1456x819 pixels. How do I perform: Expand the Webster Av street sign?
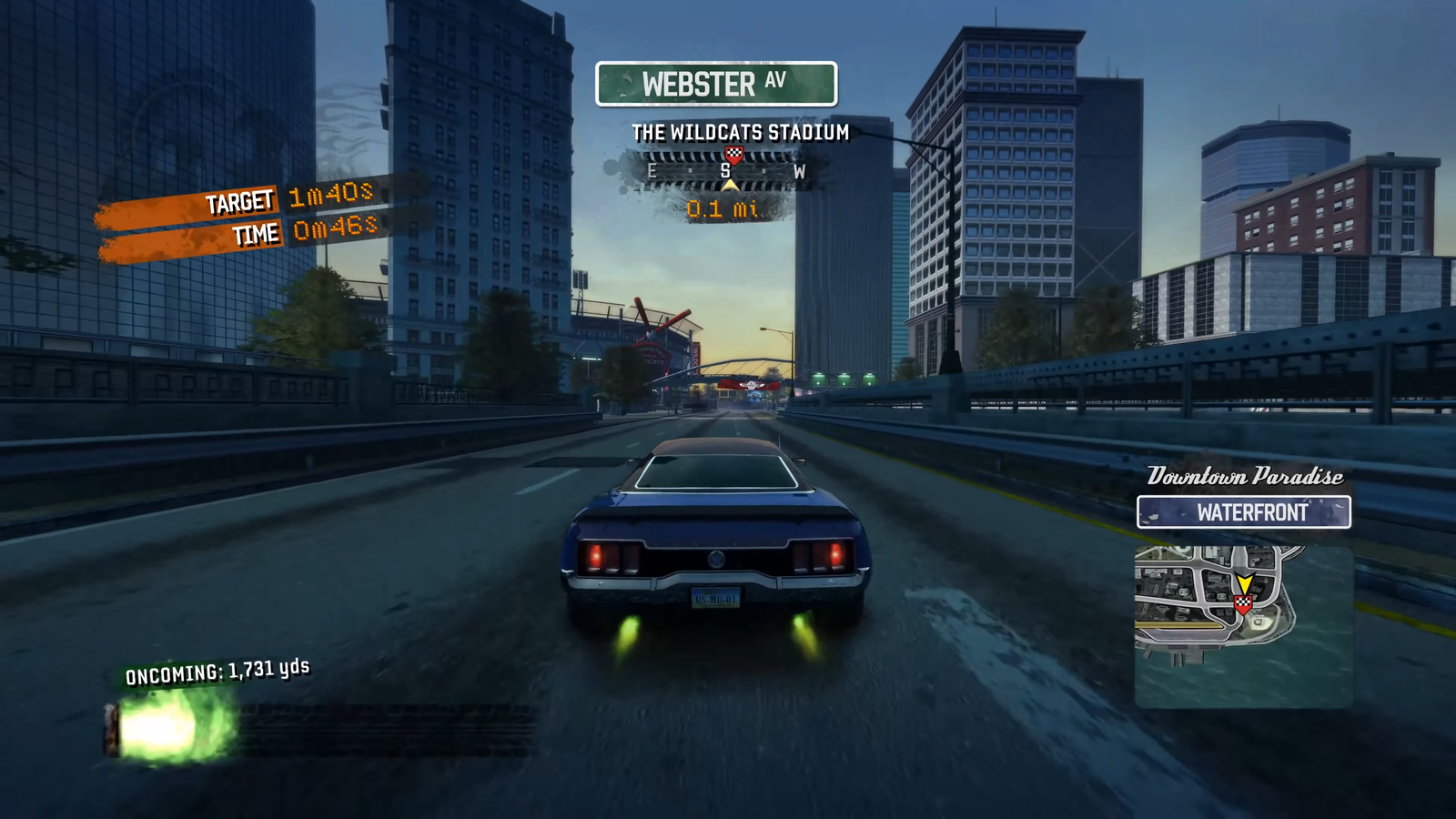(716, 85)
